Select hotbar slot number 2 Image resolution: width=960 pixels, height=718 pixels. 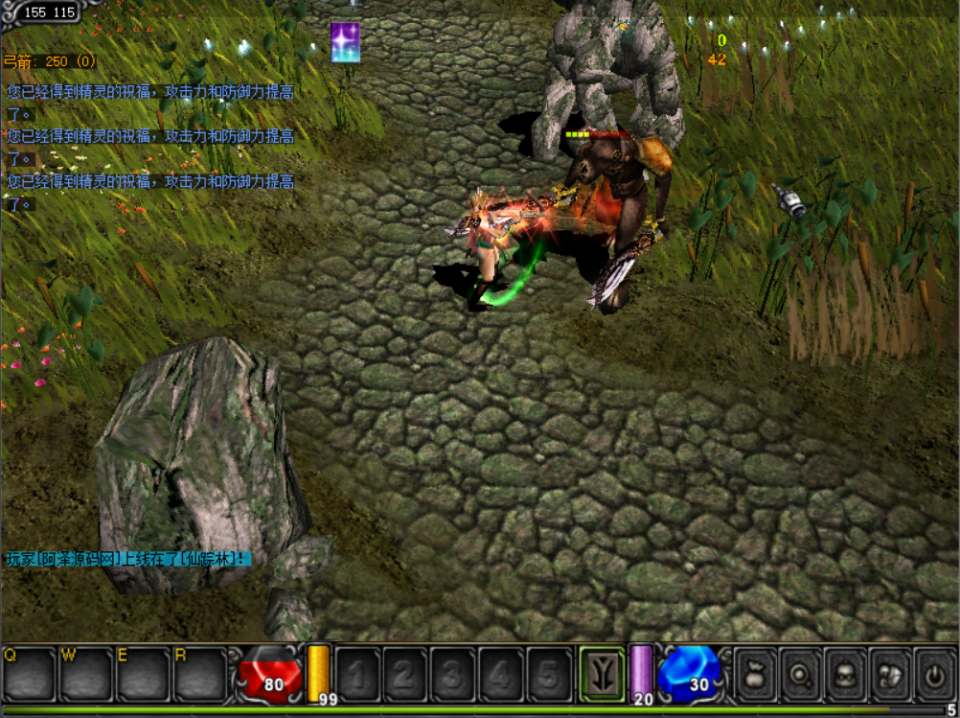405,675
